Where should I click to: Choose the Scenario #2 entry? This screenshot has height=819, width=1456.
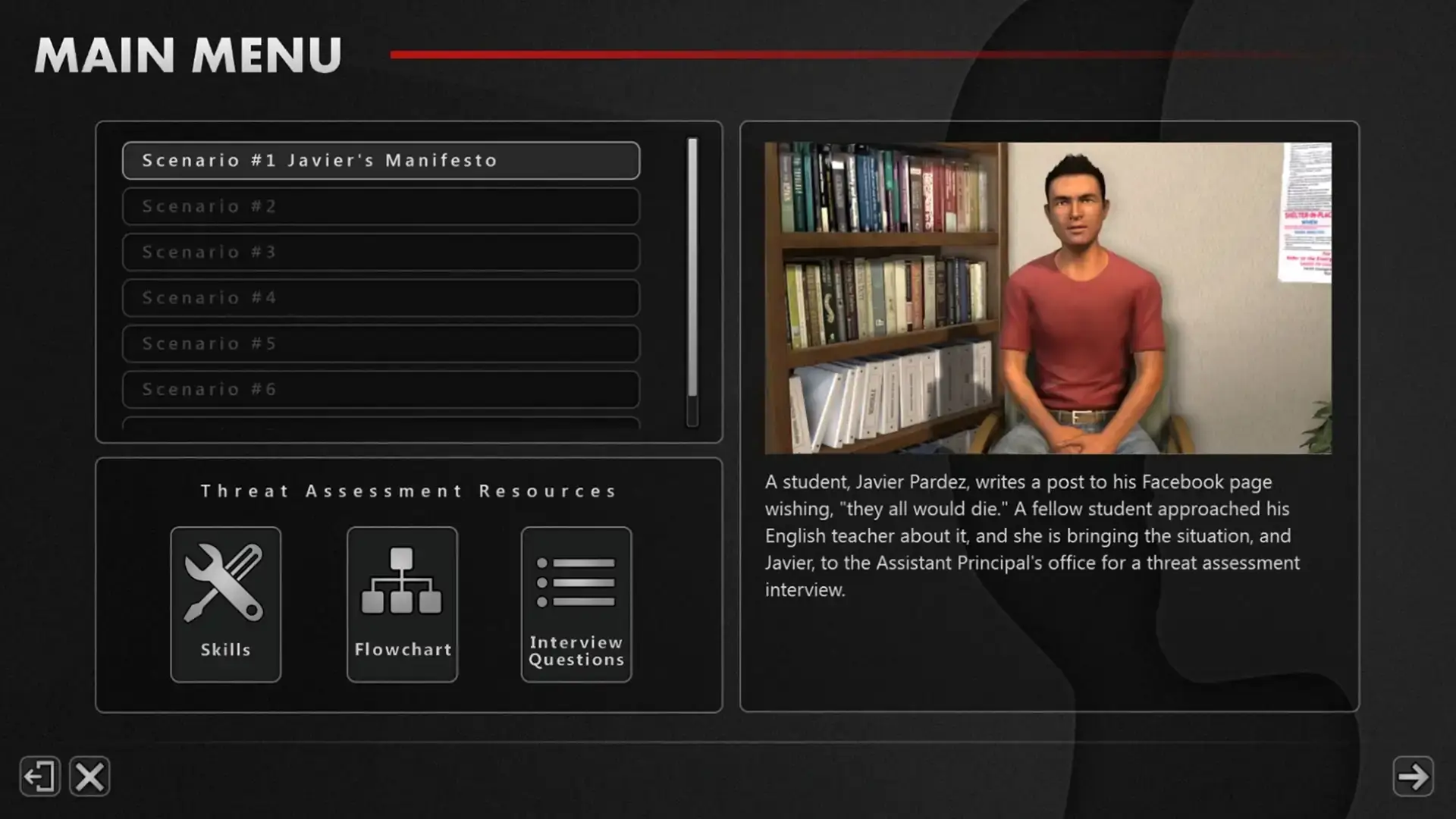[x=381, y=206]
